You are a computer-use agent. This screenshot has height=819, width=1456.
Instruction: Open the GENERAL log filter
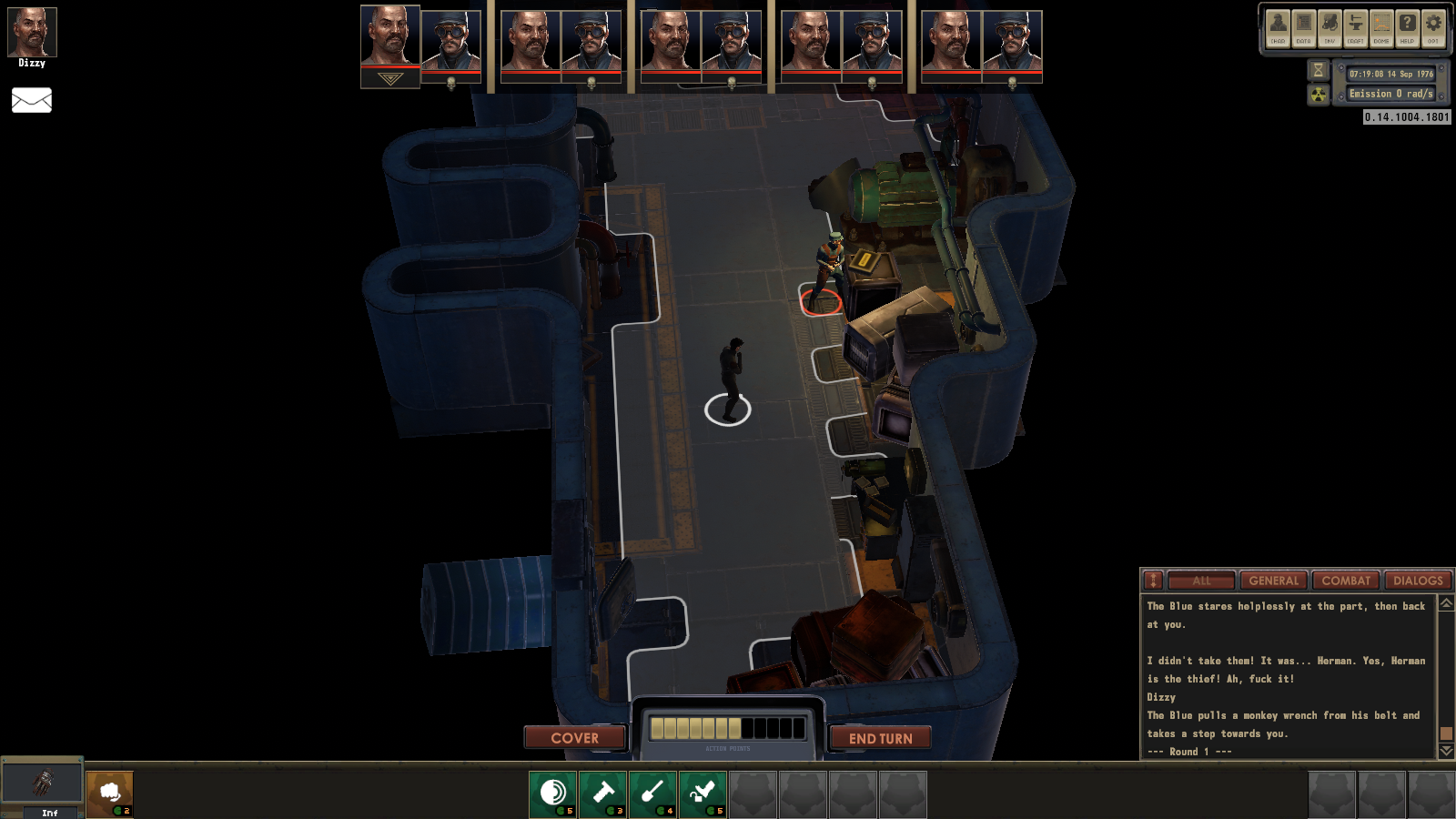[1274, 580]
